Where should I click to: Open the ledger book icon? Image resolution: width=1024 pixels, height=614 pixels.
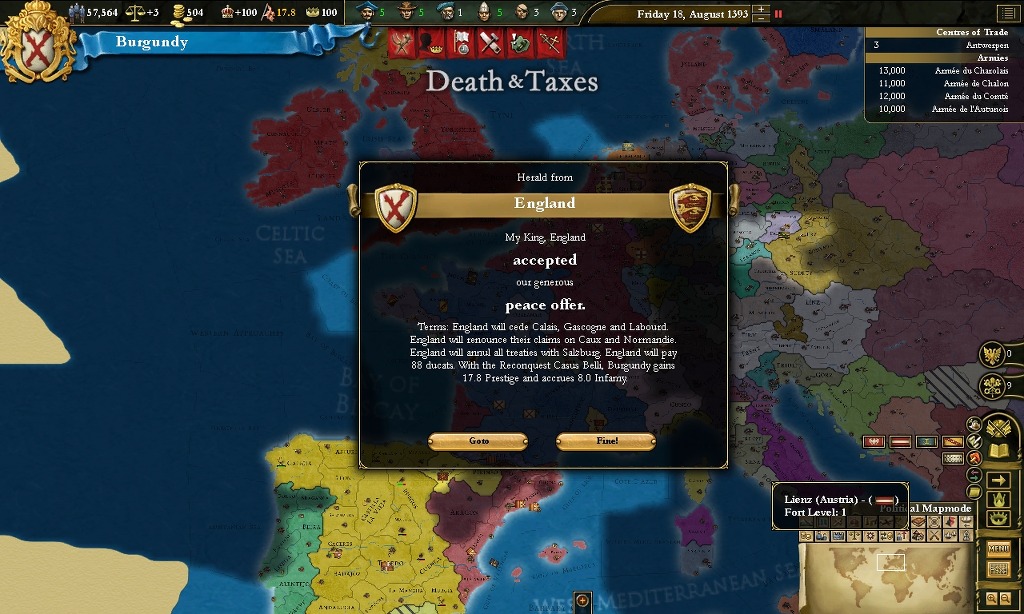click(x=998, y=451)
